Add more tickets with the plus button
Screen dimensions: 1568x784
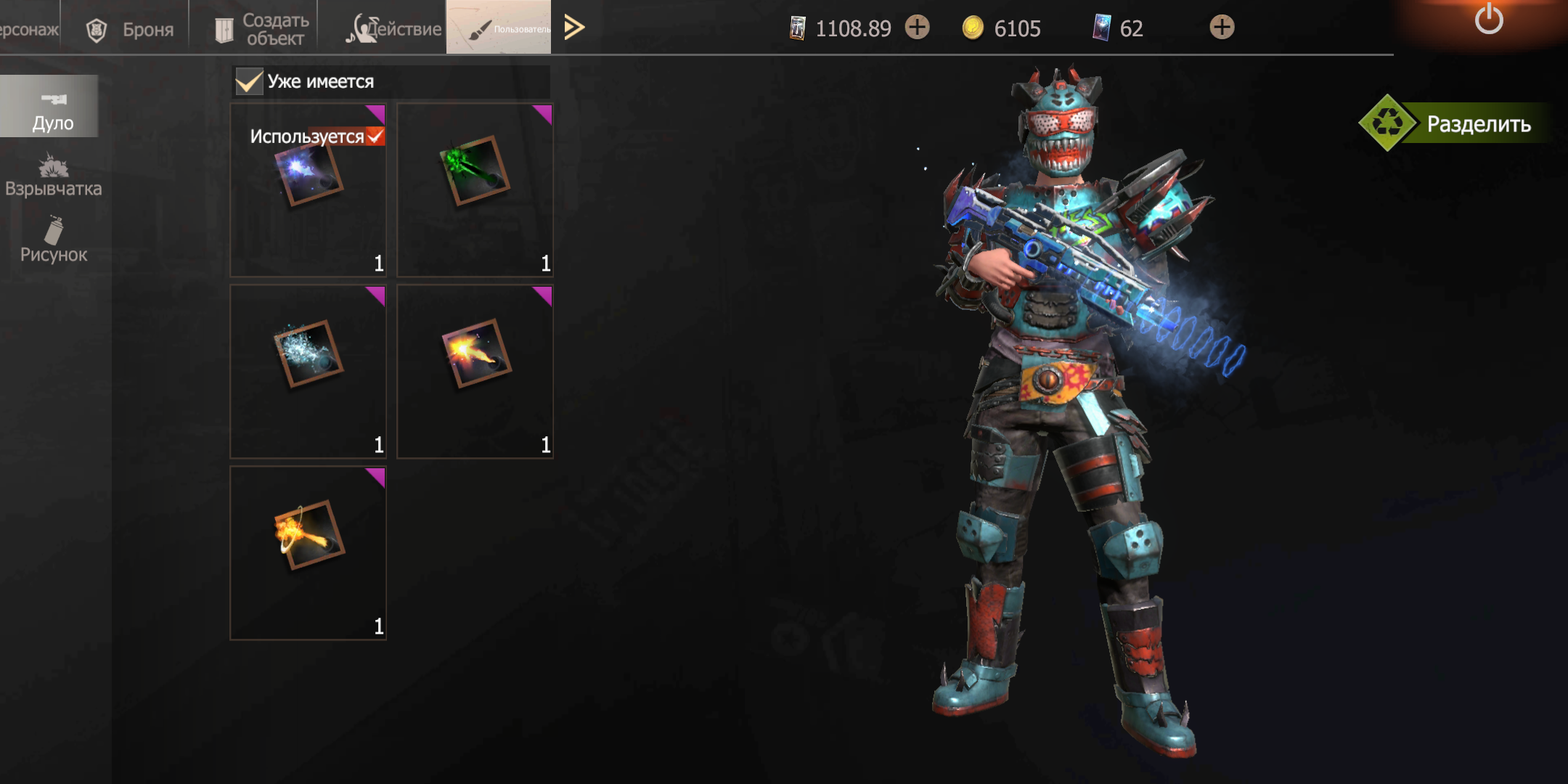click(x=918, y=28)
